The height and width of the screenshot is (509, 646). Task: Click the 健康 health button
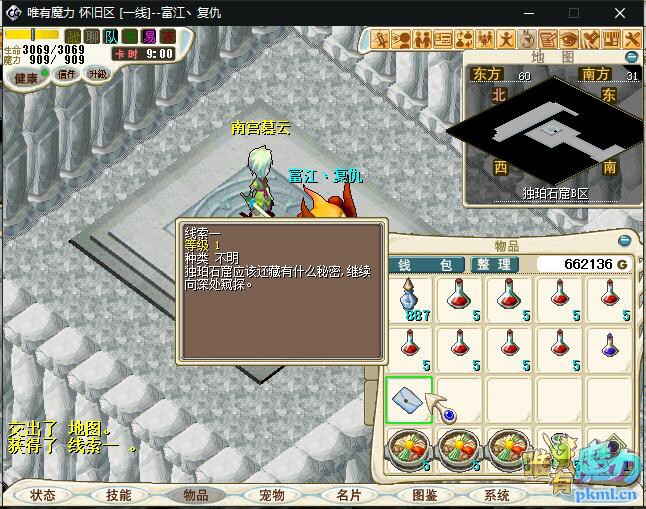pos(27,77)
